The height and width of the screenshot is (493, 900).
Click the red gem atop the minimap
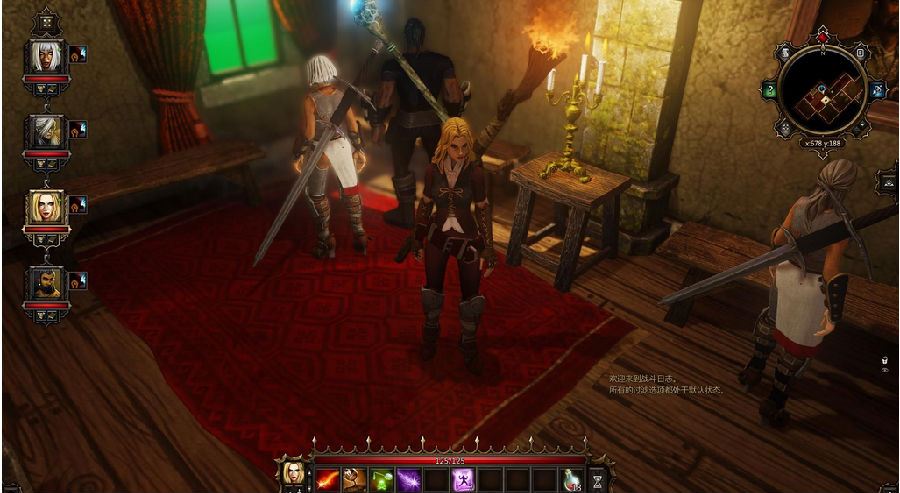[x=822, y=37]
